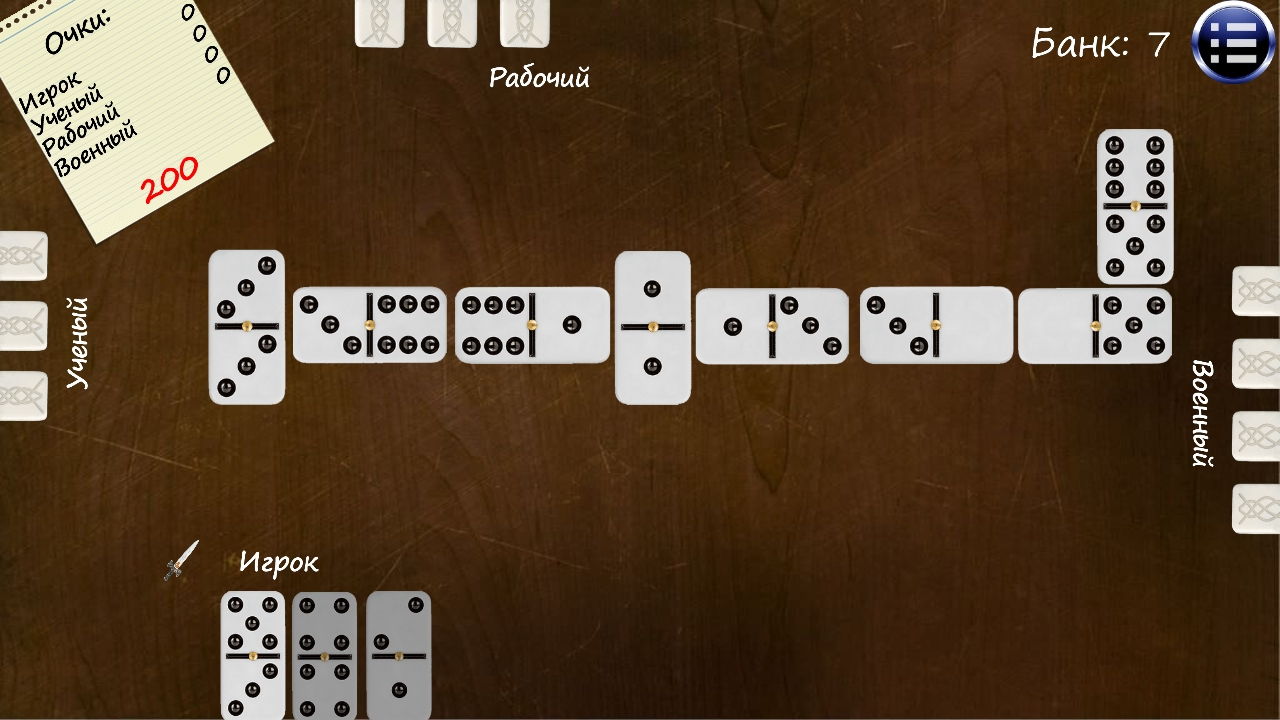Click the Рабочий name label at the top
1280x720 pixels.
point(542,77)
